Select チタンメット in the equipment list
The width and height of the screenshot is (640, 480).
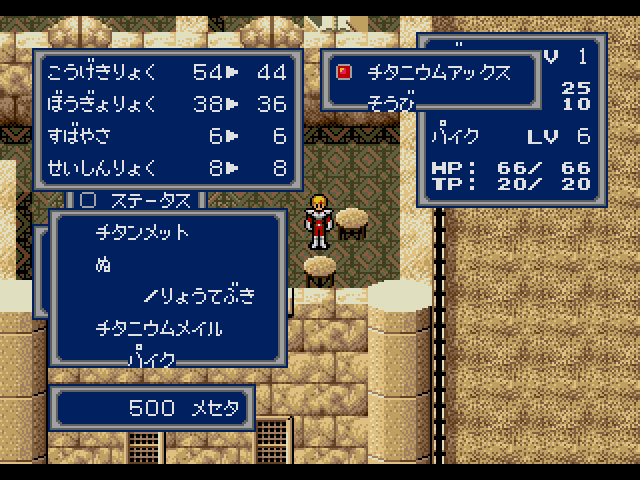tap(142, 233)
